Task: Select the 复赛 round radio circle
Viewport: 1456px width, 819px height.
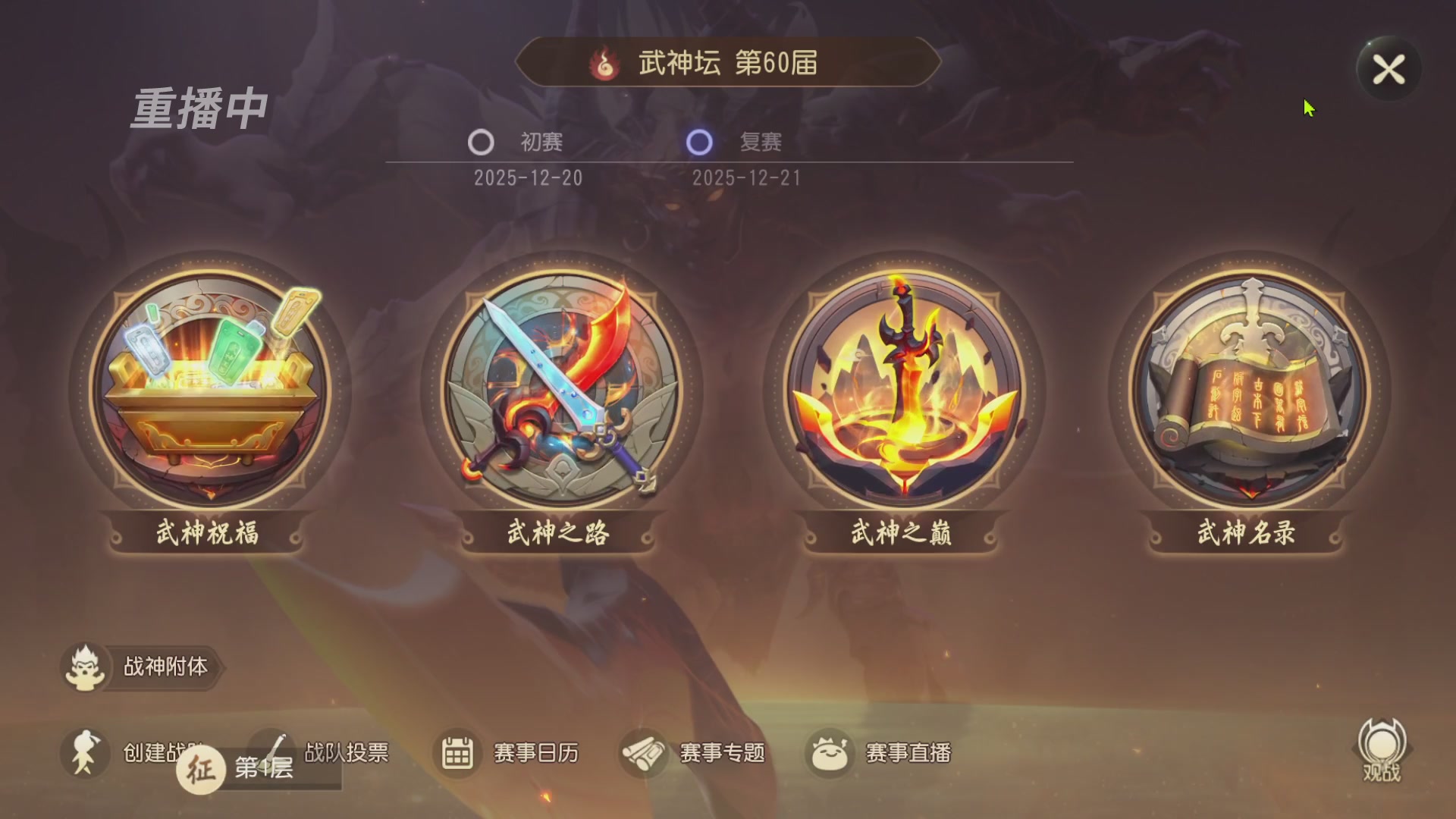Action: click(699, 143)
